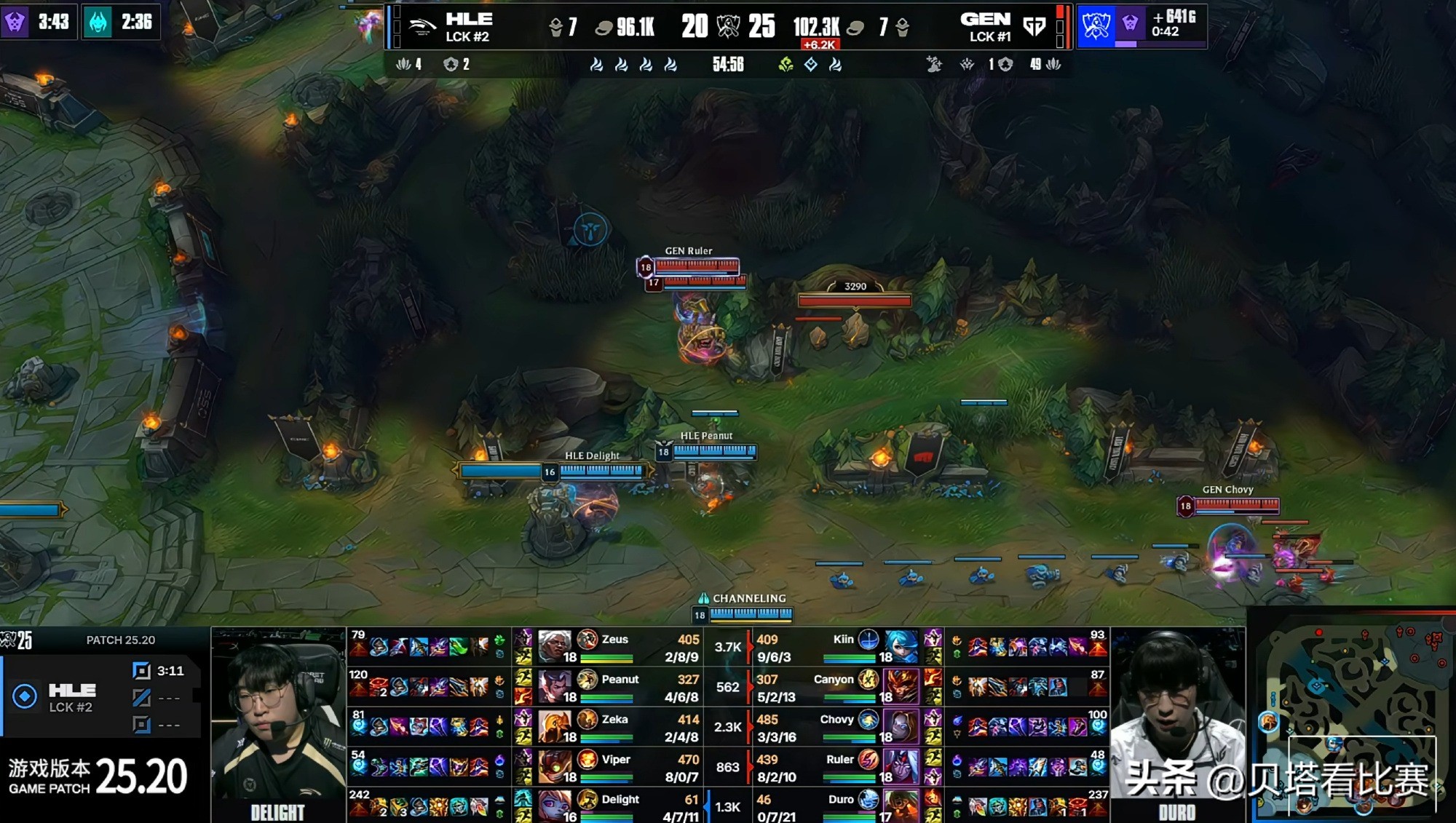
Task: Select Kiin's champion portrait
Action: [901, 645]
